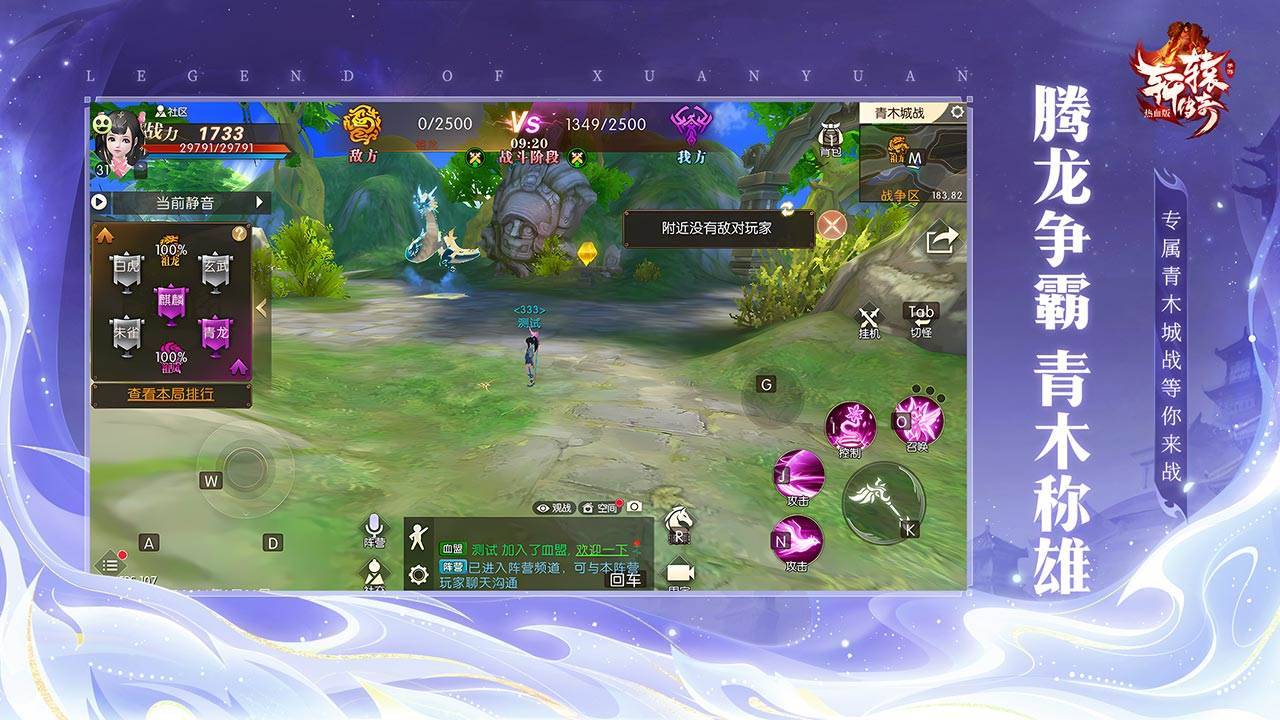
Task: View 查看本局排行 match ranking
Action: pos(170,394)
